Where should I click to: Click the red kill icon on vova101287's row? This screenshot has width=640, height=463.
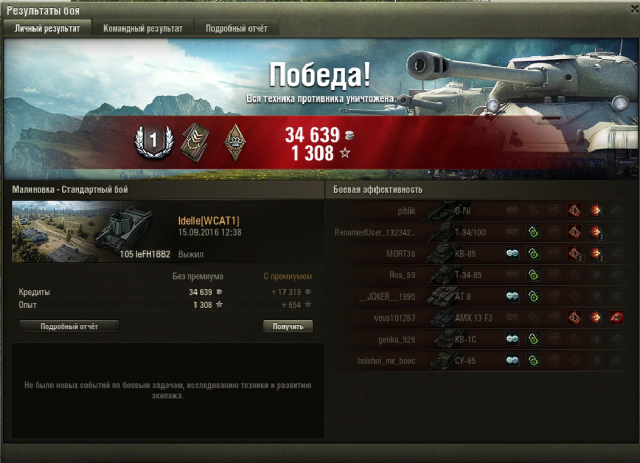click(x=617, y=317)
